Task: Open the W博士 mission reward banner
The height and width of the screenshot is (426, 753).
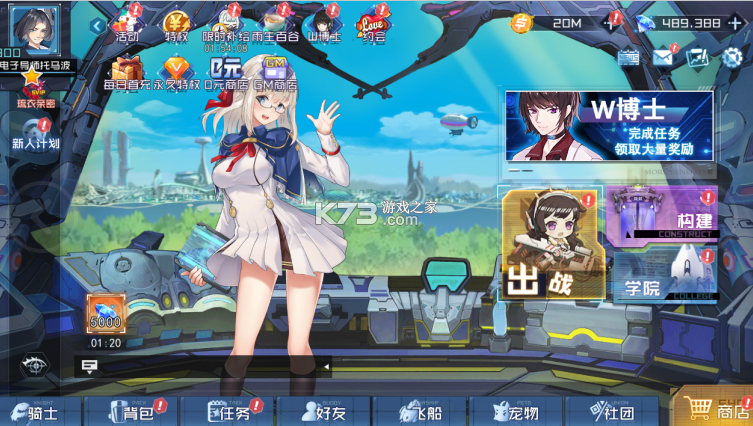Action: click(608, 127)
